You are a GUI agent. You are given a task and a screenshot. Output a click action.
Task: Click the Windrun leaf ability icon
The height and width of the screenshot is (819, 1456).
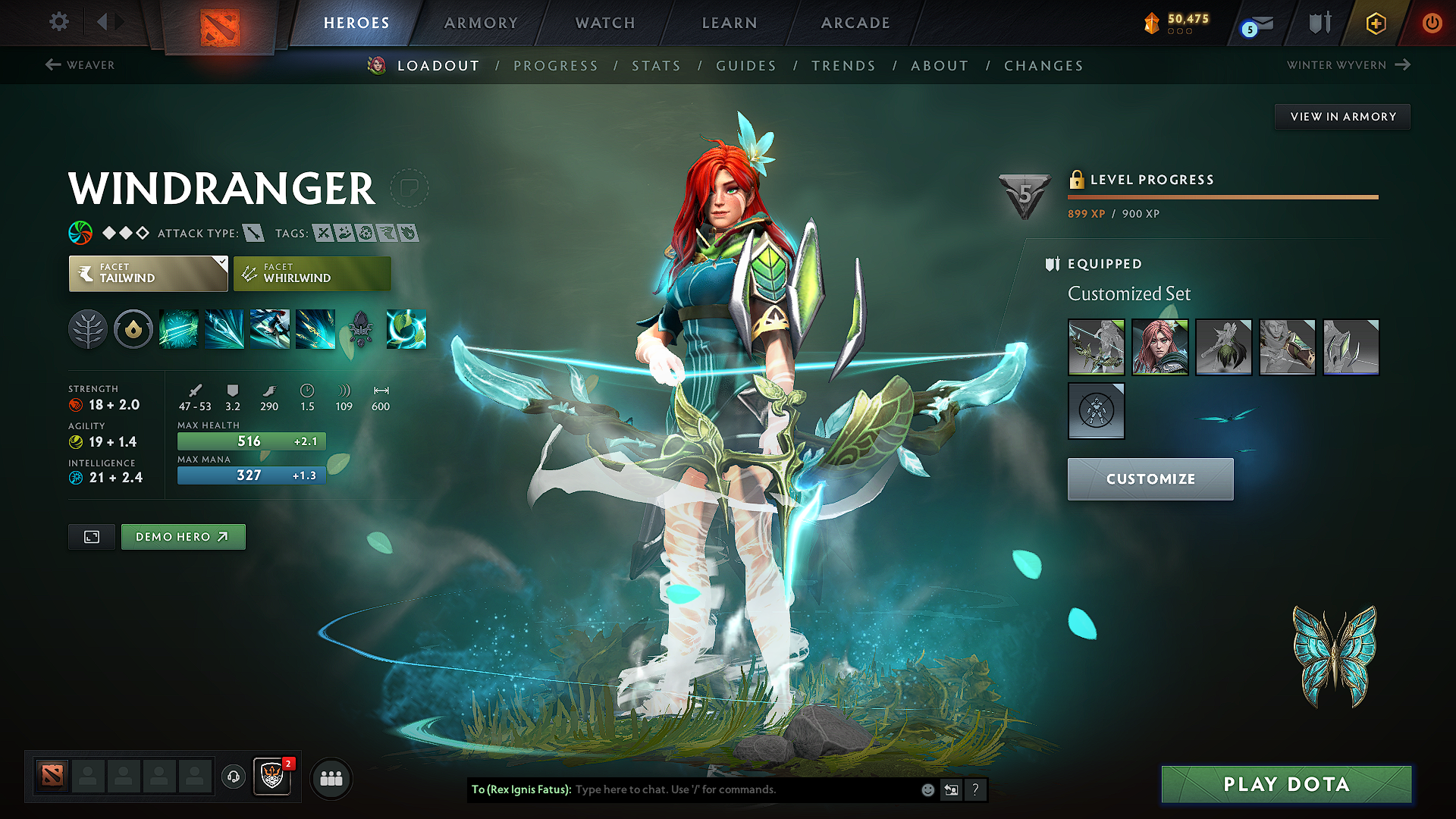point(406,329)
